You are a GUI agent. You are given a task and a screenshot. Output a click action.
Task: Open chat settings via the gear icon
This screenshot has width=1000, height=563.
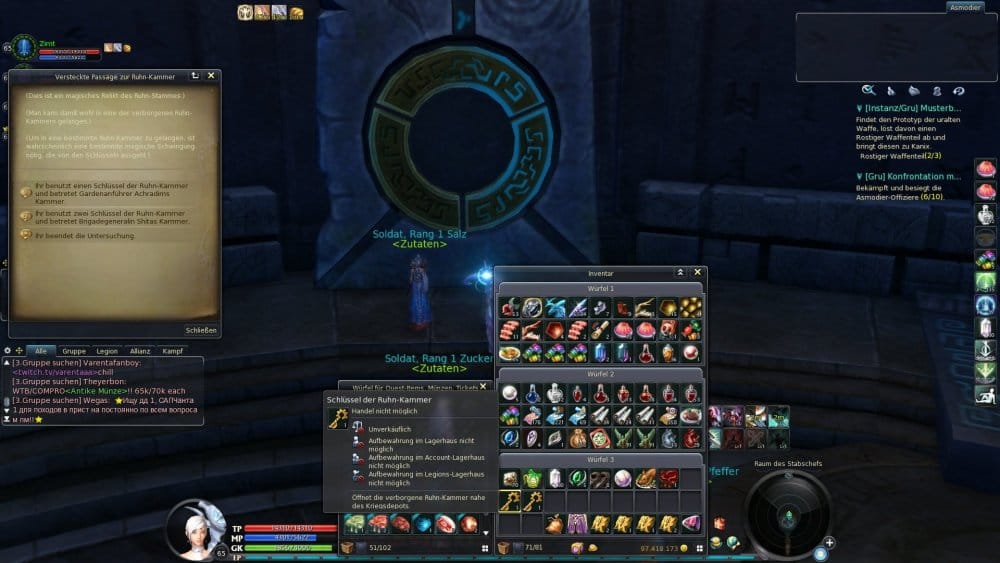tap(8, 351)
